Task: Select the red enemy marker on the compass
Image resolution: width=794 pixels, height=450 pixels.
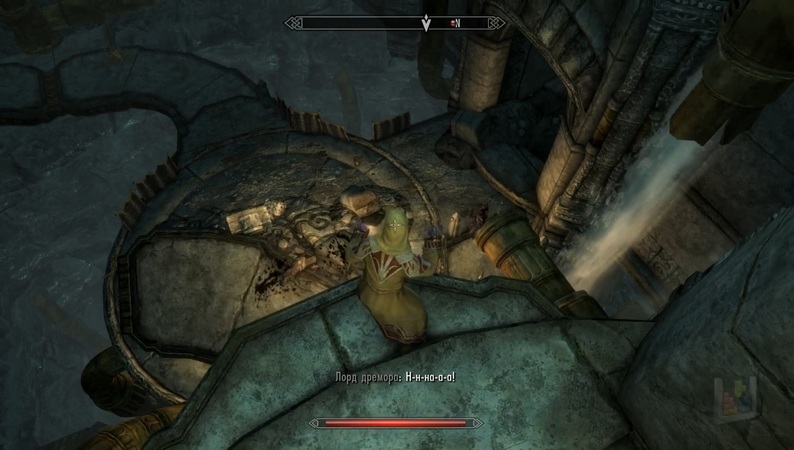Action: (452, 22)
